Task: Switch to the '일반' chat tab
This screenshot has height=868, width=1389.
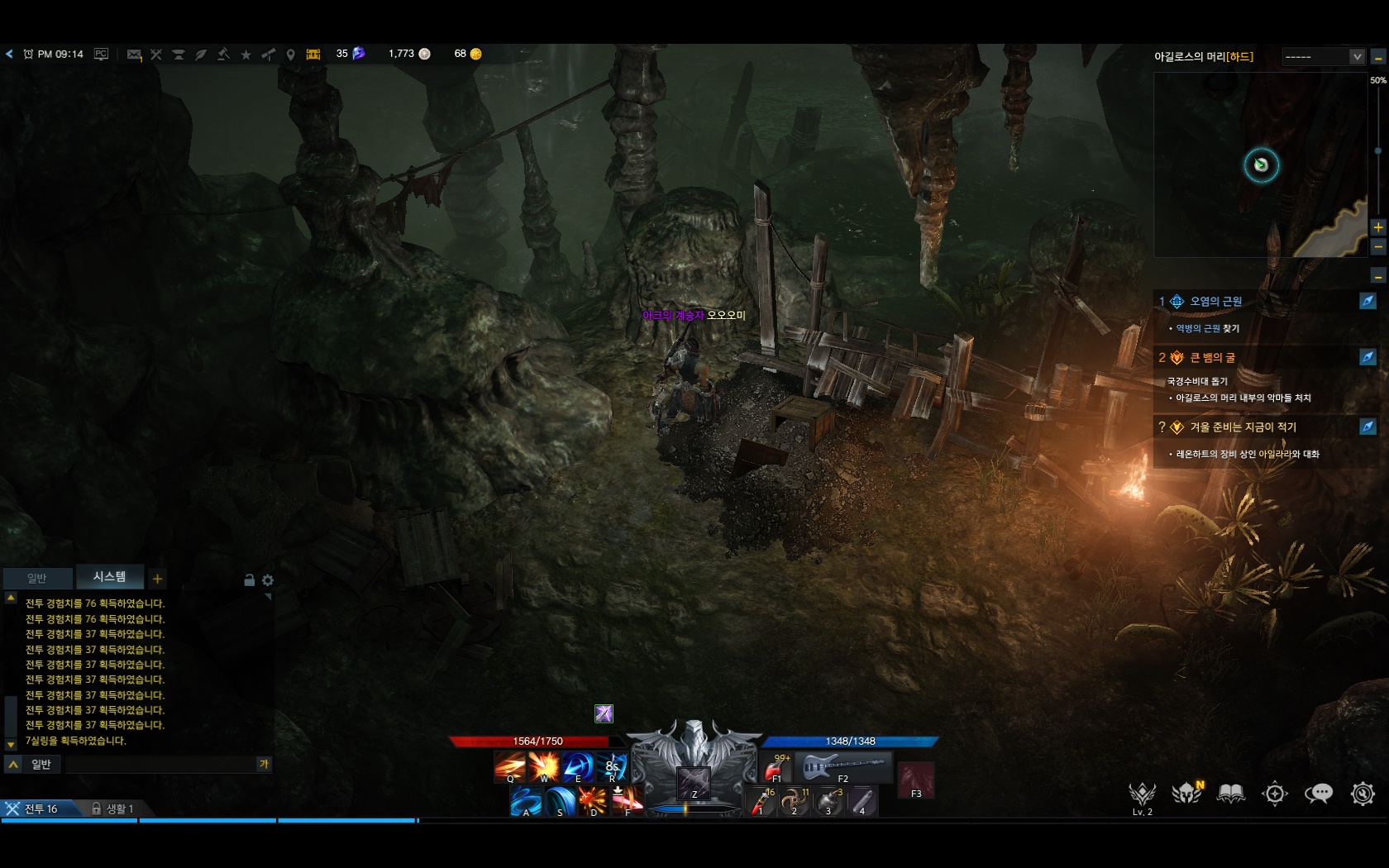Action: (37, 578)
